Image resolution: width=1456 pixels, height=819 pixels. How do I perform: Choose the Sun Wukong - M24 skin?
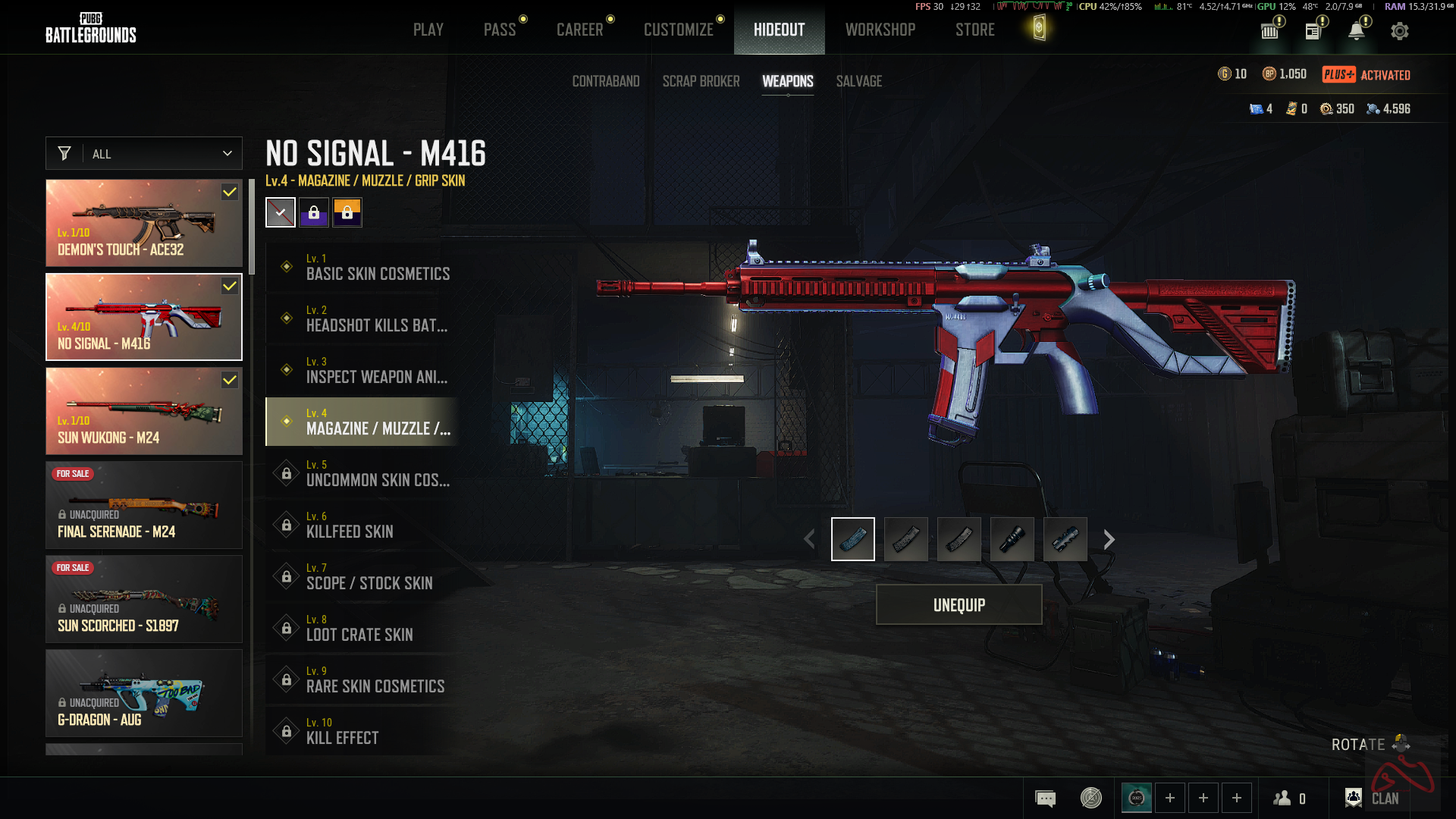144,411
